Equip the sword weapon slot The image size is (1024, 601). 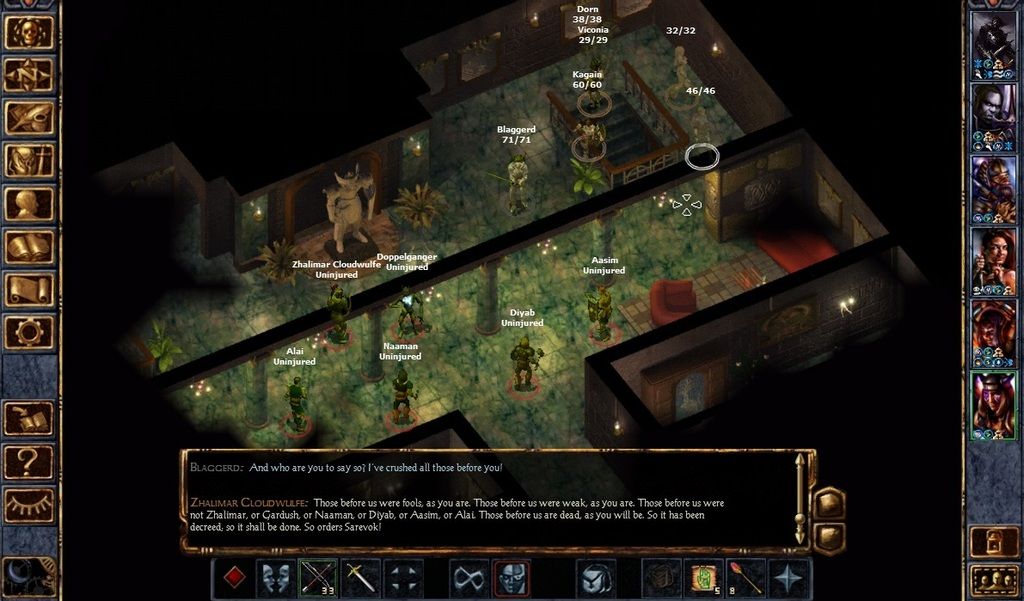361,579
